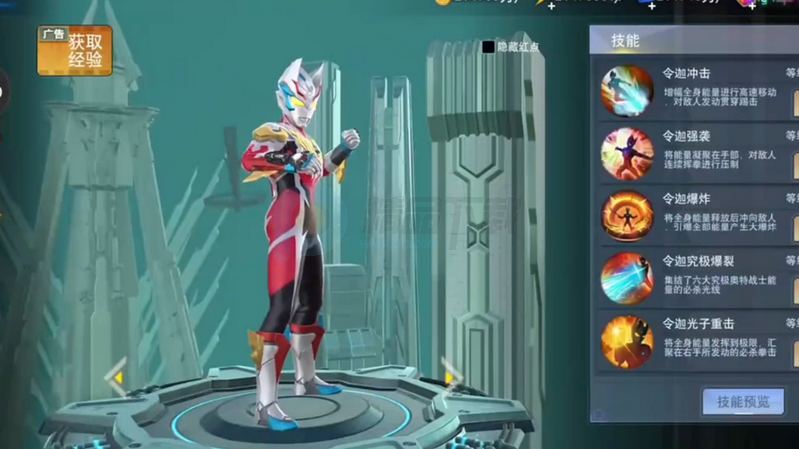Toggle the 隐藏红点 checkbox
799x449 pixels.
pyautogui.click(x=488, y=47)
